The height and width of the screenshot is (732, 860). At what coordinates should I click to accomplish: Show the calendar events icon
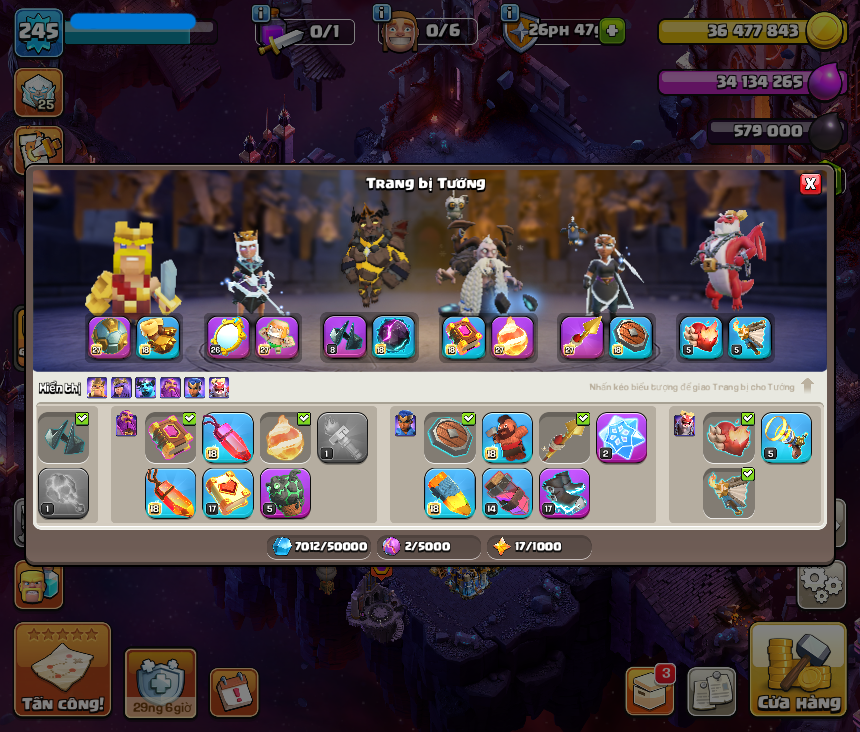click(234, 692)
